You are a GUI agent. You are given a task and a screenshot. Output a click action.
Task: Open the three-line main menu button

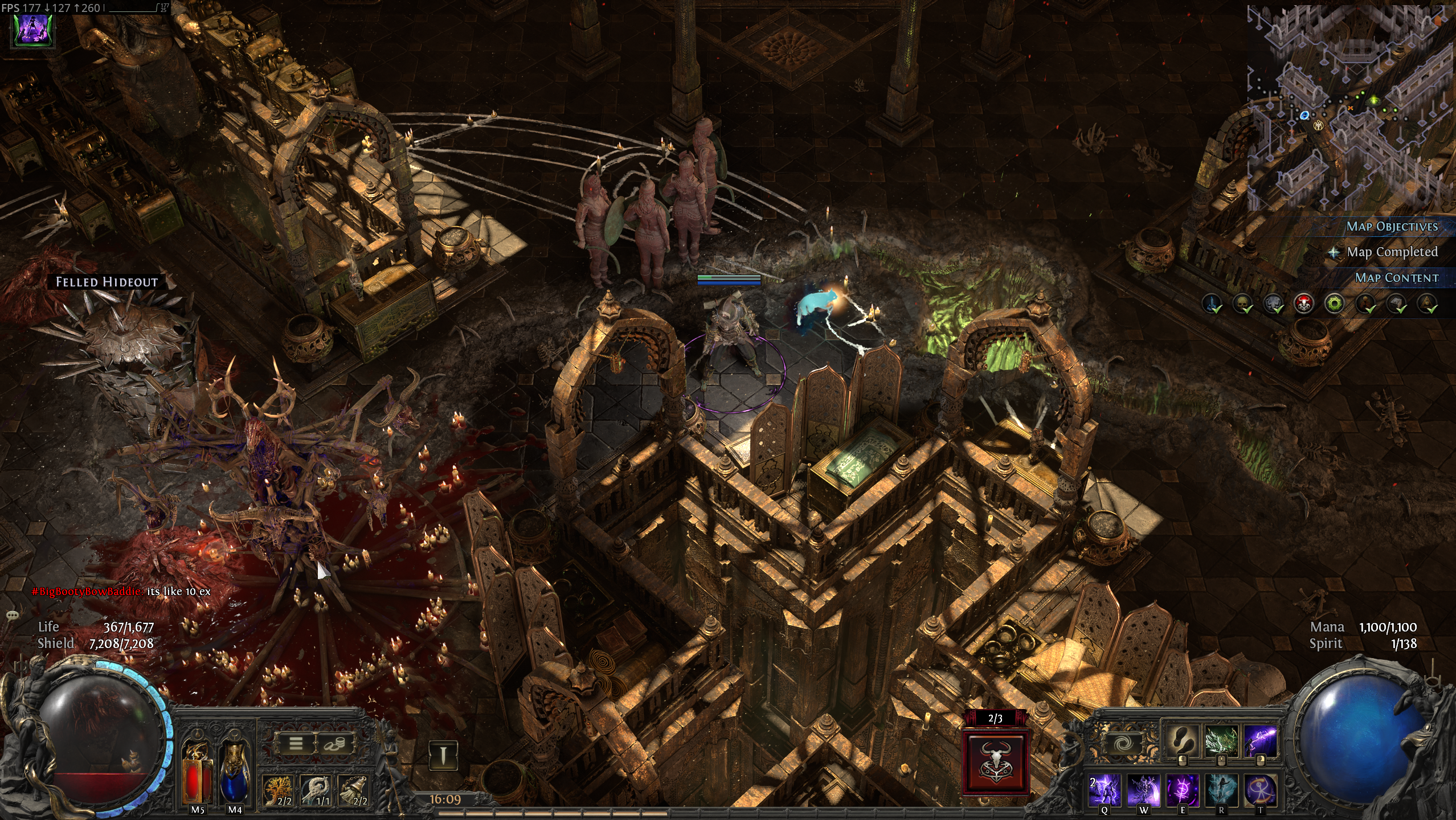(296, 743)
